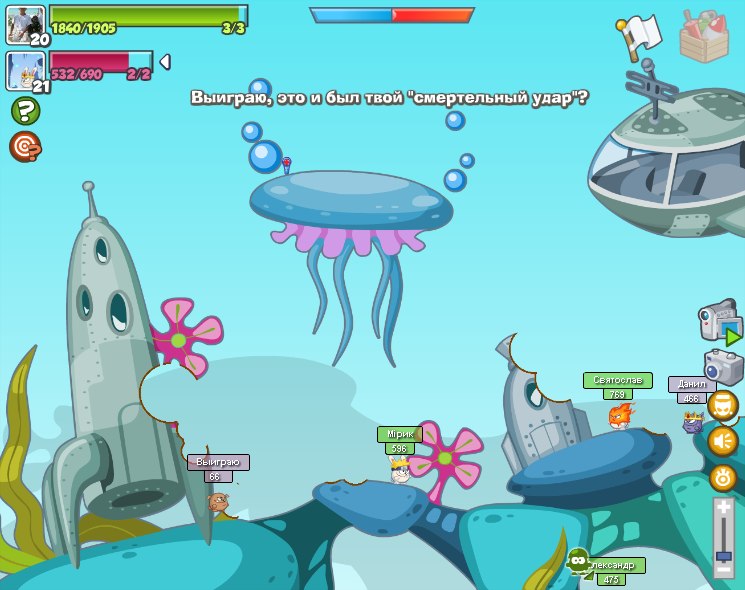Select the level 21 team avatar
This screenshot has width=745, height=590.
coord(26,71)
